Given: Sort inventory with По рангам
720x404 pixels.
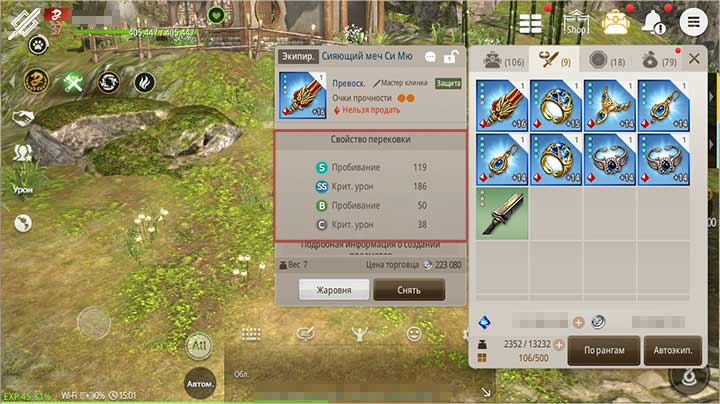Looking at the screenshot, I should [x=603, y=351].
